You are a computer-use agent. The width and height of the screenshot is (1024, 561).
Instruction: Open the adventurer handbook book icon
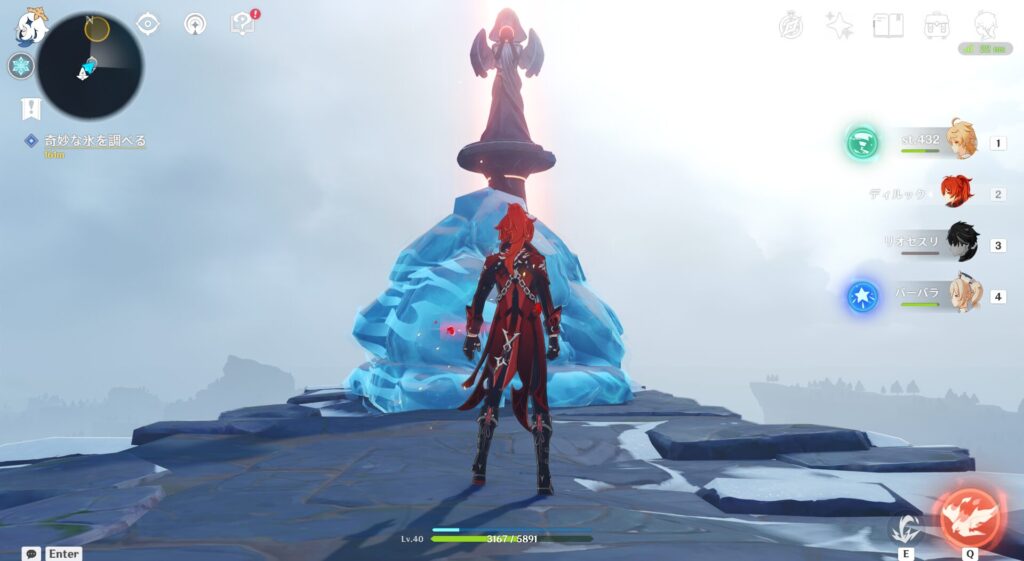click(887, 26)
